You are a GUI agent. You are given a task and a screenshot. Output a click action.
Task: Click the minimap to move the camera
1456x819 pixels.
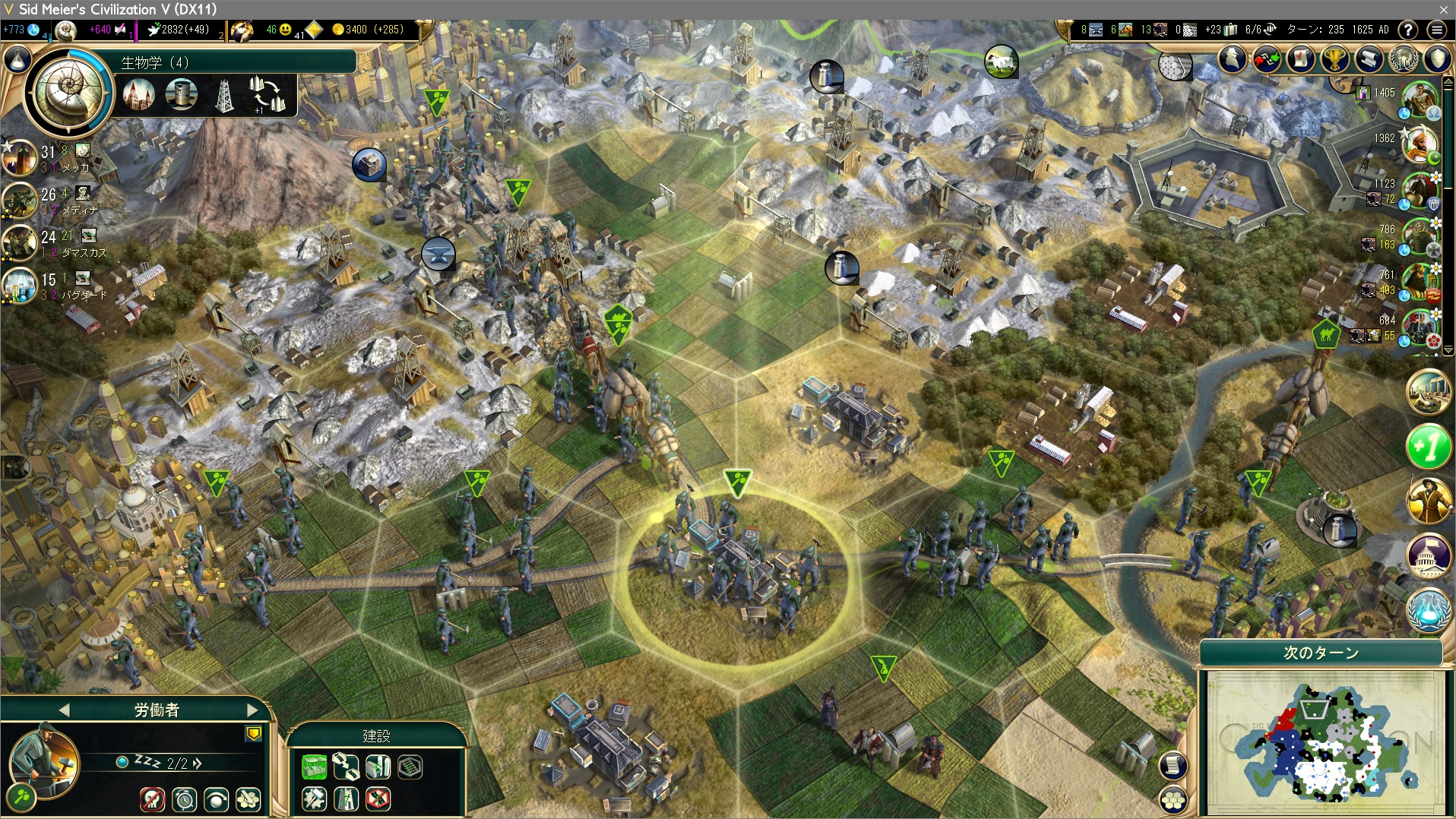(1322, 741)
